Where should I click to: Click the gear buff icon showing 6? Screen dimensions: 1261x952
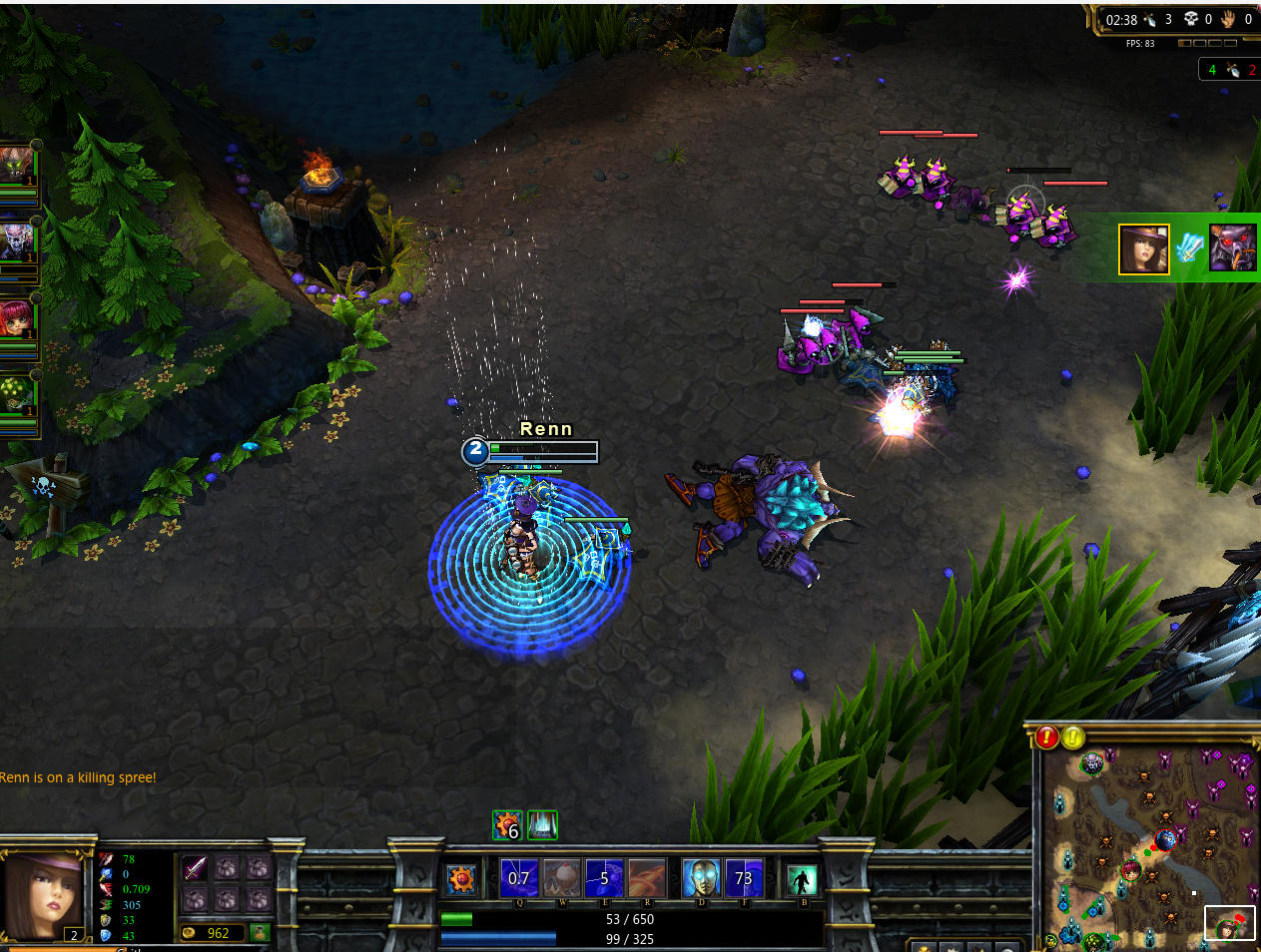coord(507,825)
